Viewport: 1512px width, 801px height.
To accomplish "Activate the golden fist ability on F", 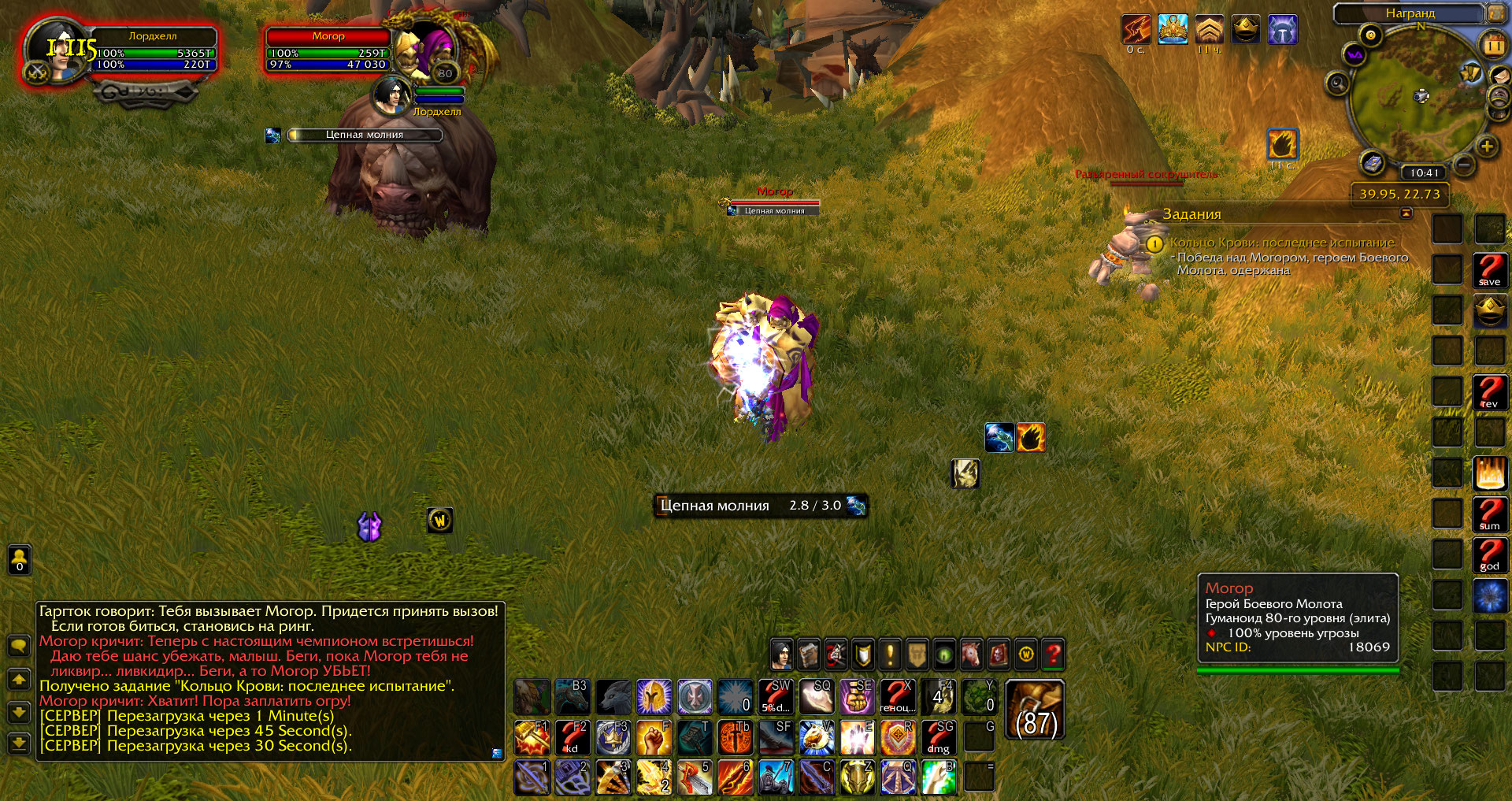I will click(654, 738).
